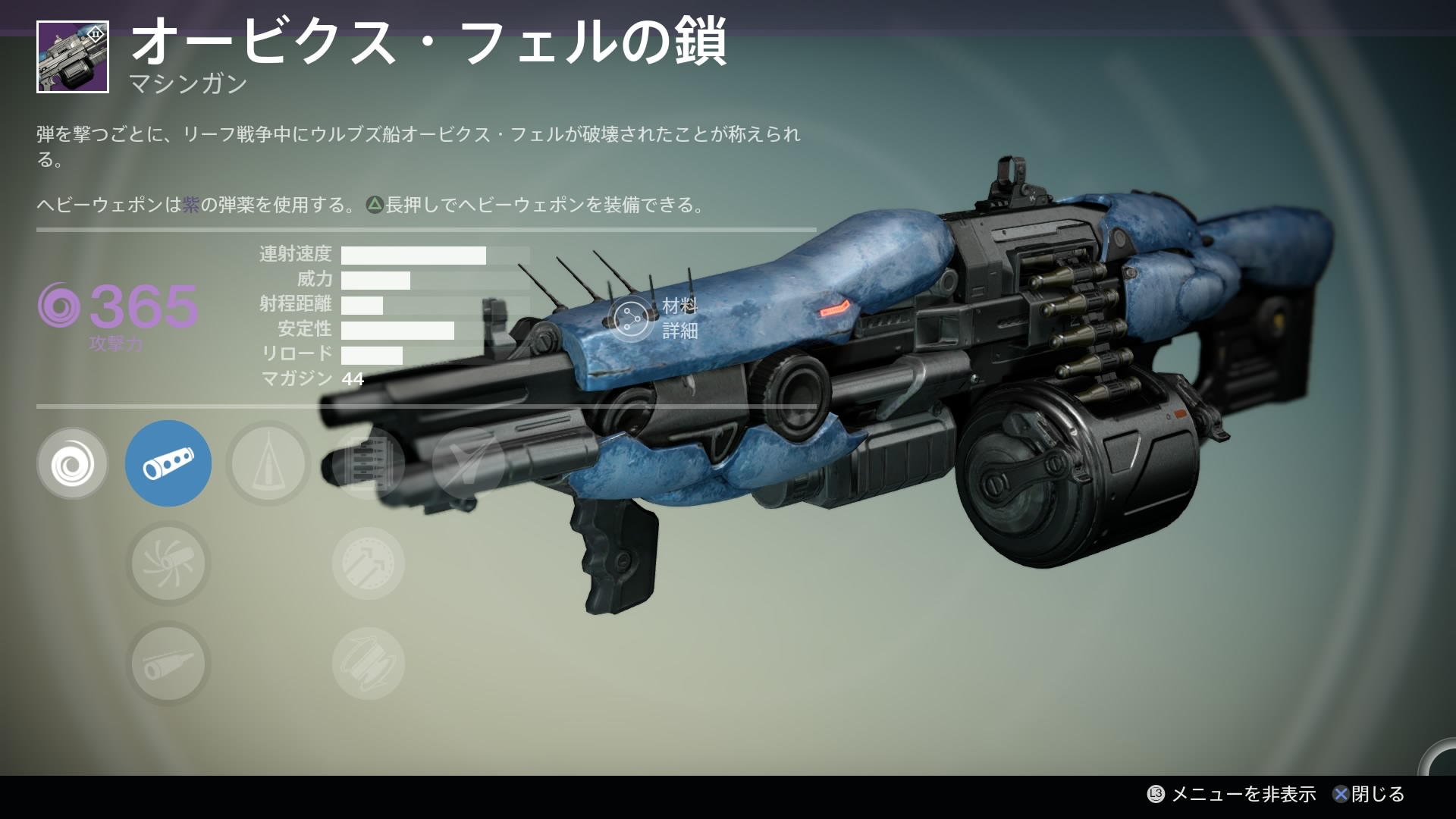The width and height of the screenshot is (1456, 819).
Task: Select the faded bird-shaped perk node
Action: tap(467, 463)
